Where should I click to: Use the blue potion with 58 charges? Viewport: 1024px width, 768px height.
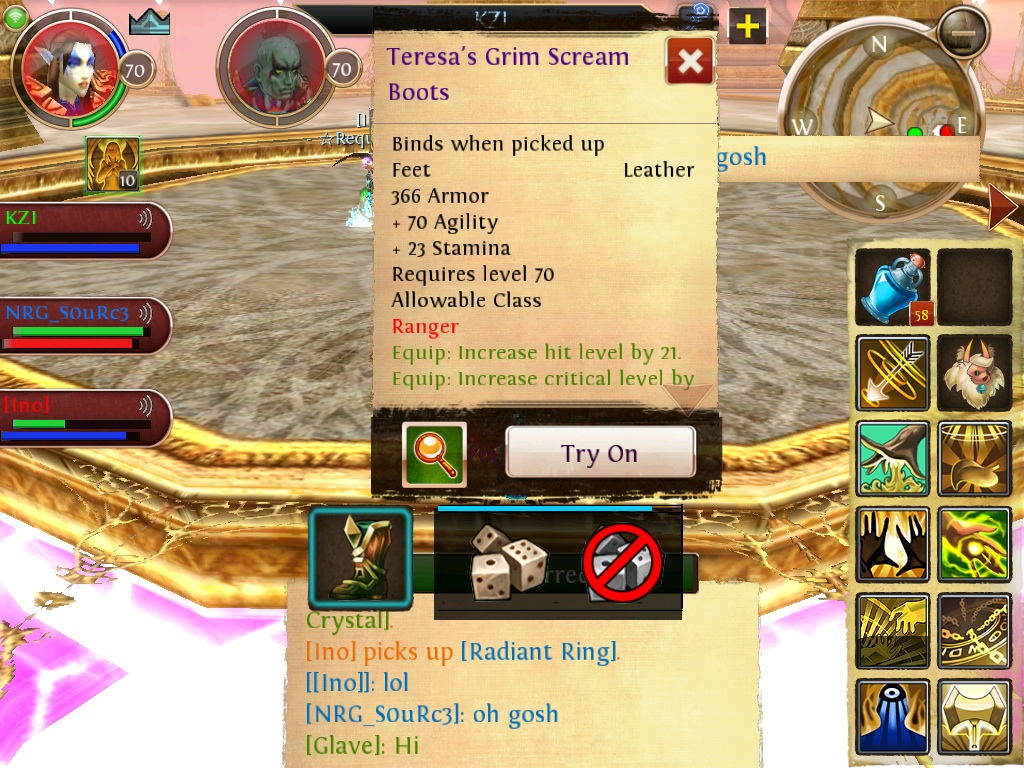pyautogui.click(x=893, y=287)
